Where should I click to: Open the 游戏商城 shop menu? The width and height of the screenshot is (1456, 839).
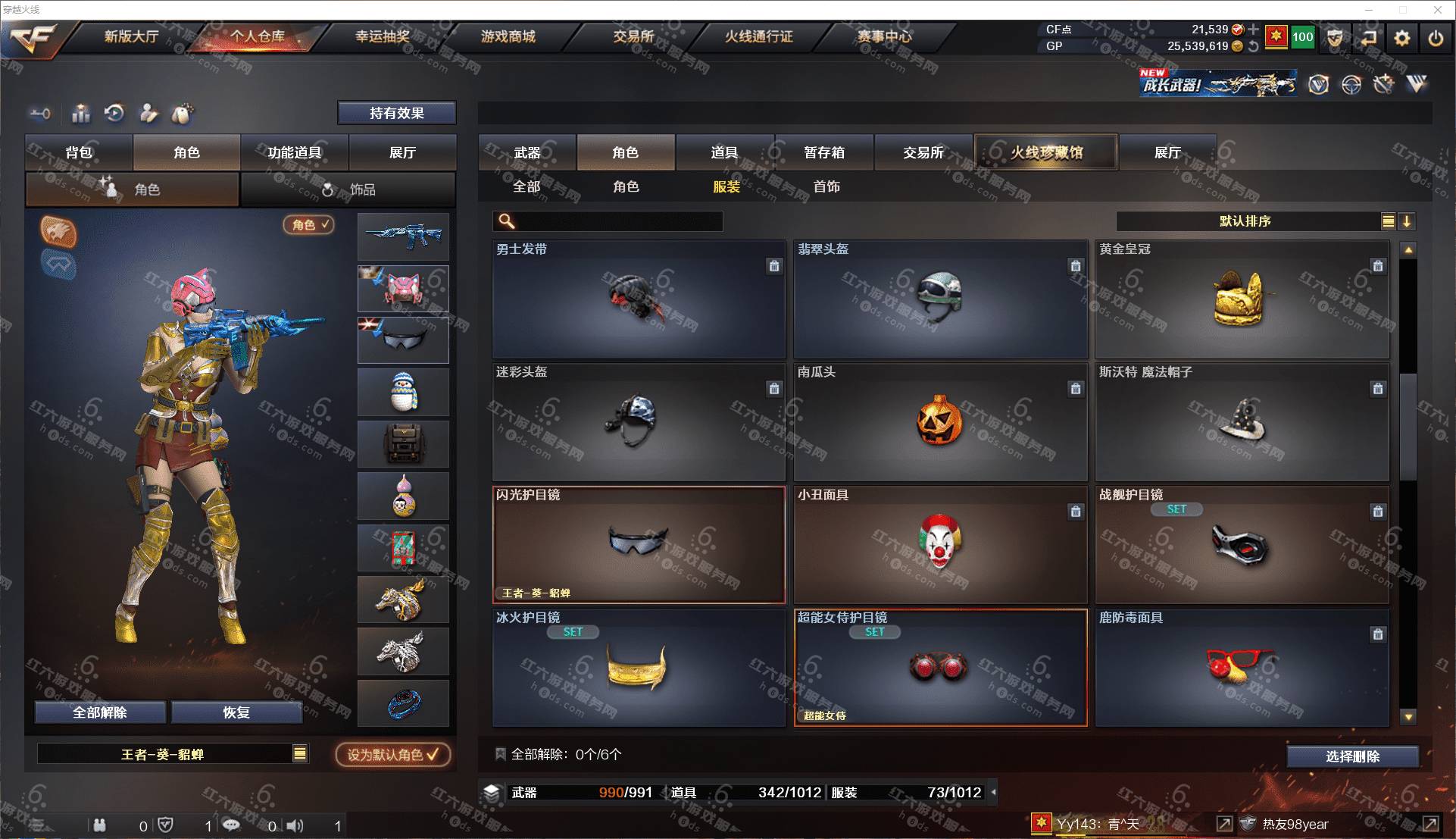point(508,36)
